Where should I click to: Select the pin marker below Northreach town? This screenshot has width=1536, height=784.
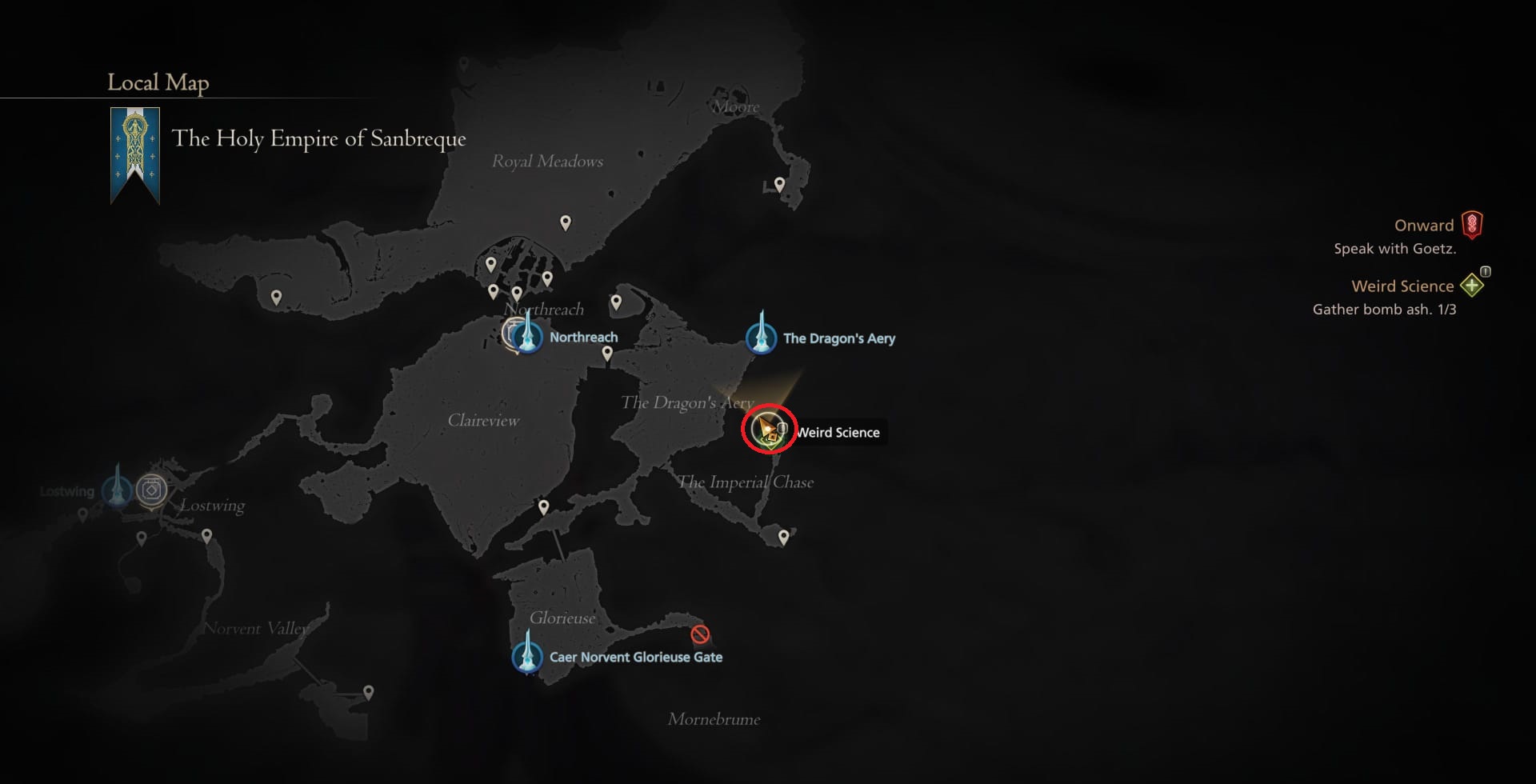[x=608, y=352]
